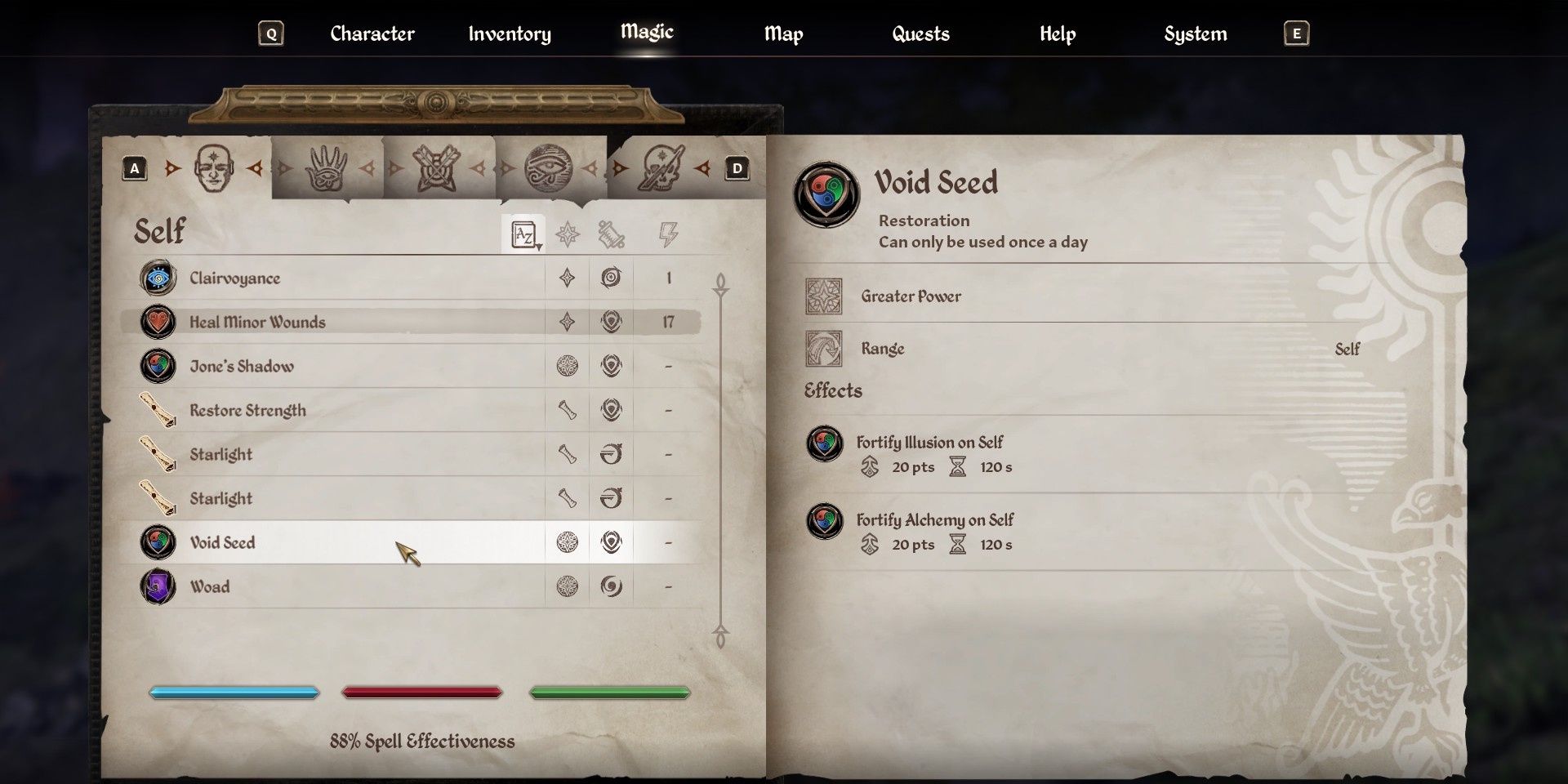The image size is (1568, 784).
Task: Select the Void Seed power row
Action: coord(222,543)
